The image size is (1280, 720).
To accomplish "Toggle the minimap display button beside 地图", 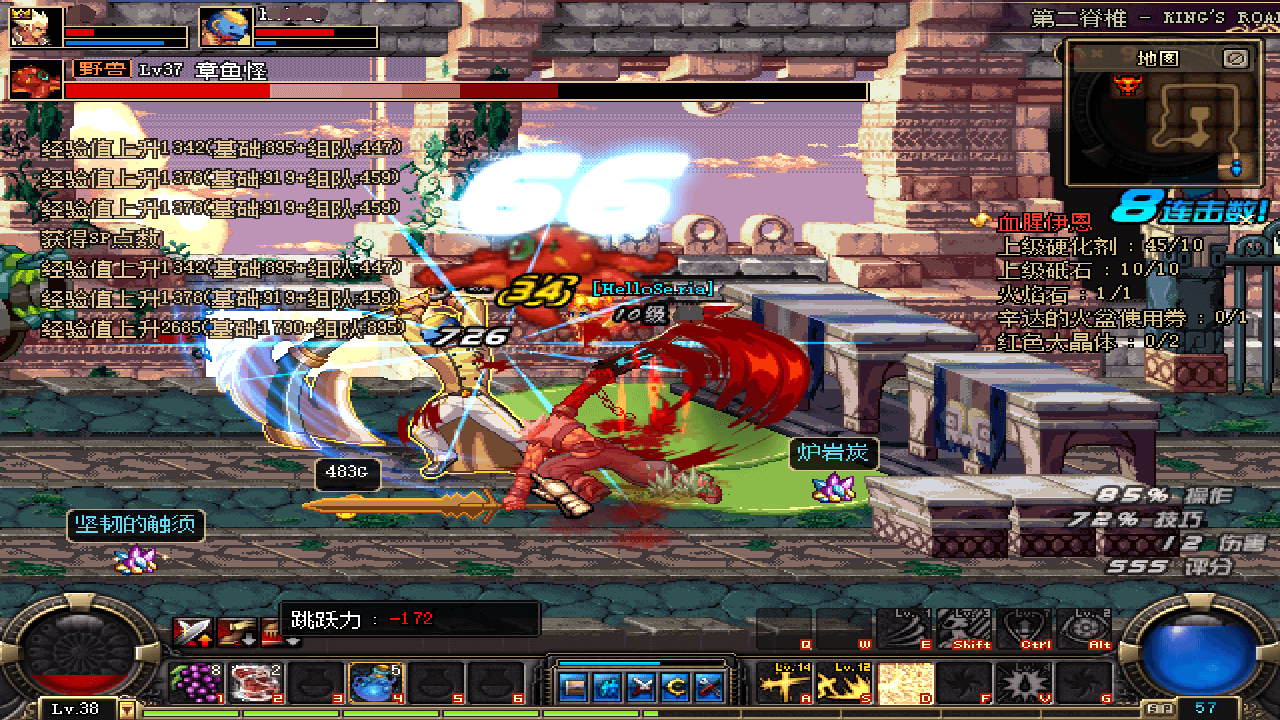I will (1236, 58).
